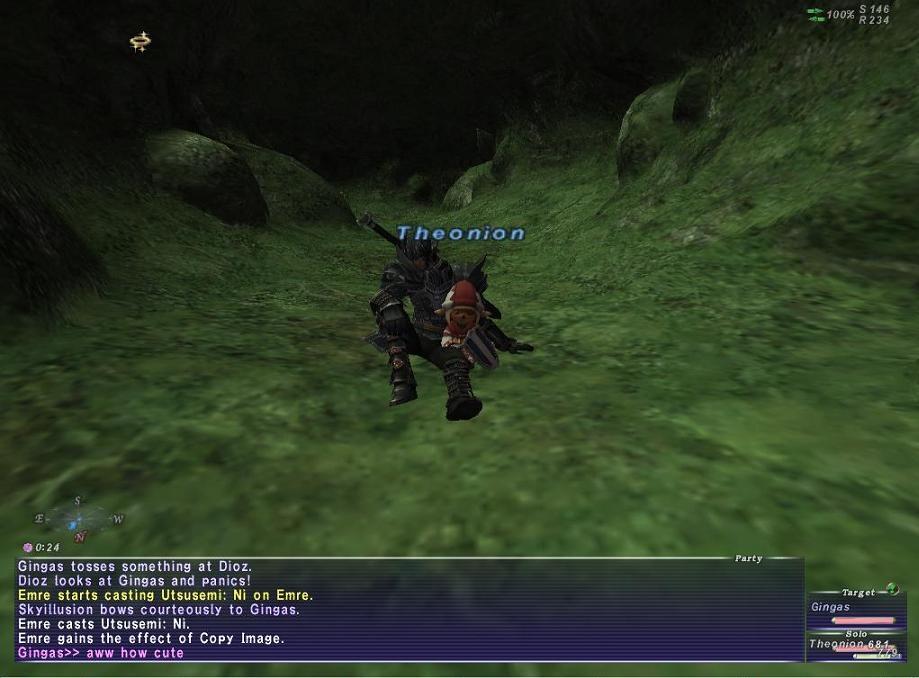Click Gingas's 'aww how cute' chat message
The width and height of the screenshot is (919, 678).
pos(101,653)
